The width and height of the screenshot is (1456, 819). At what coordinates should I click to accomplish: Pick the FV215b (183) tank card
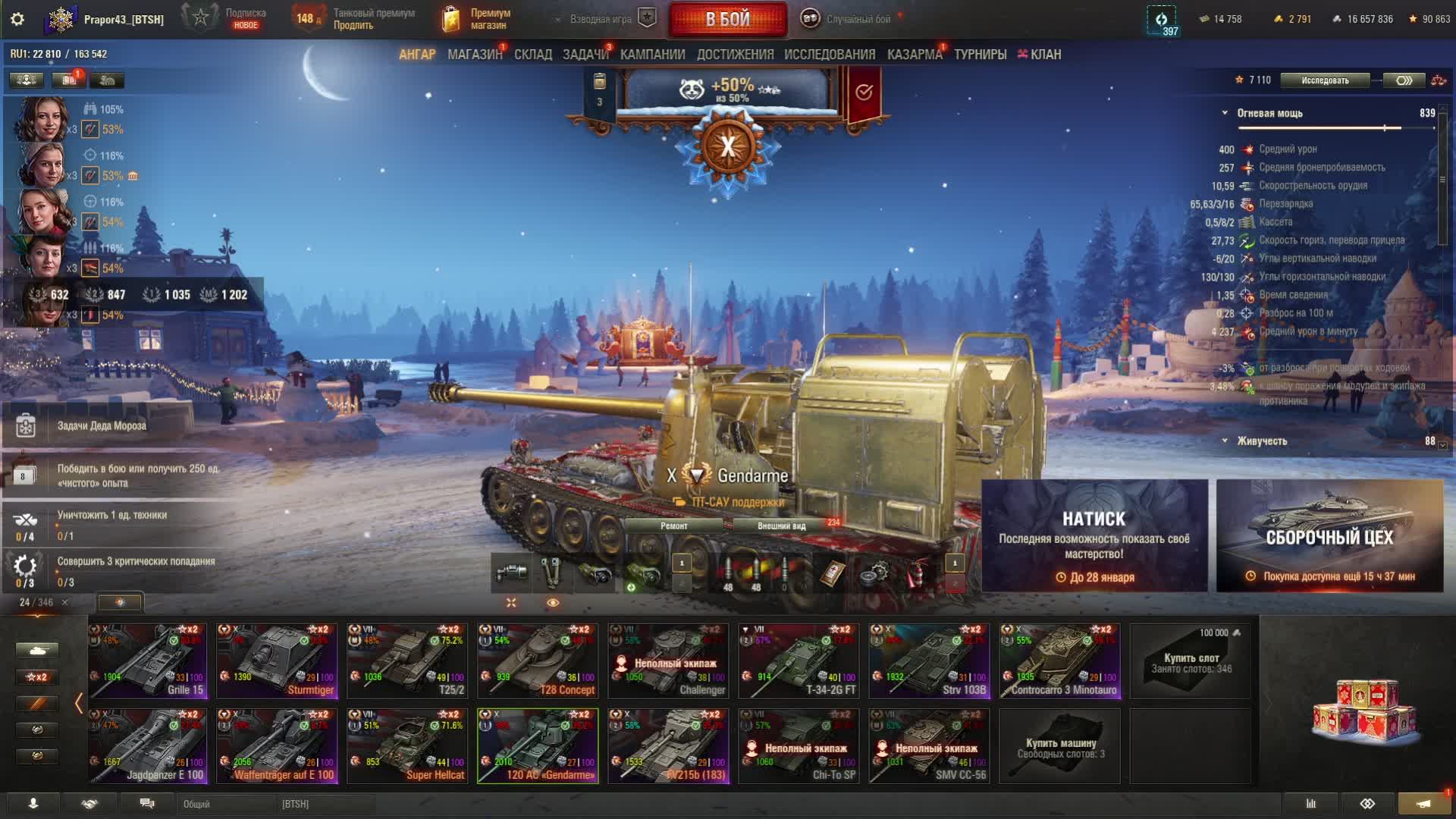pos(668,745)
